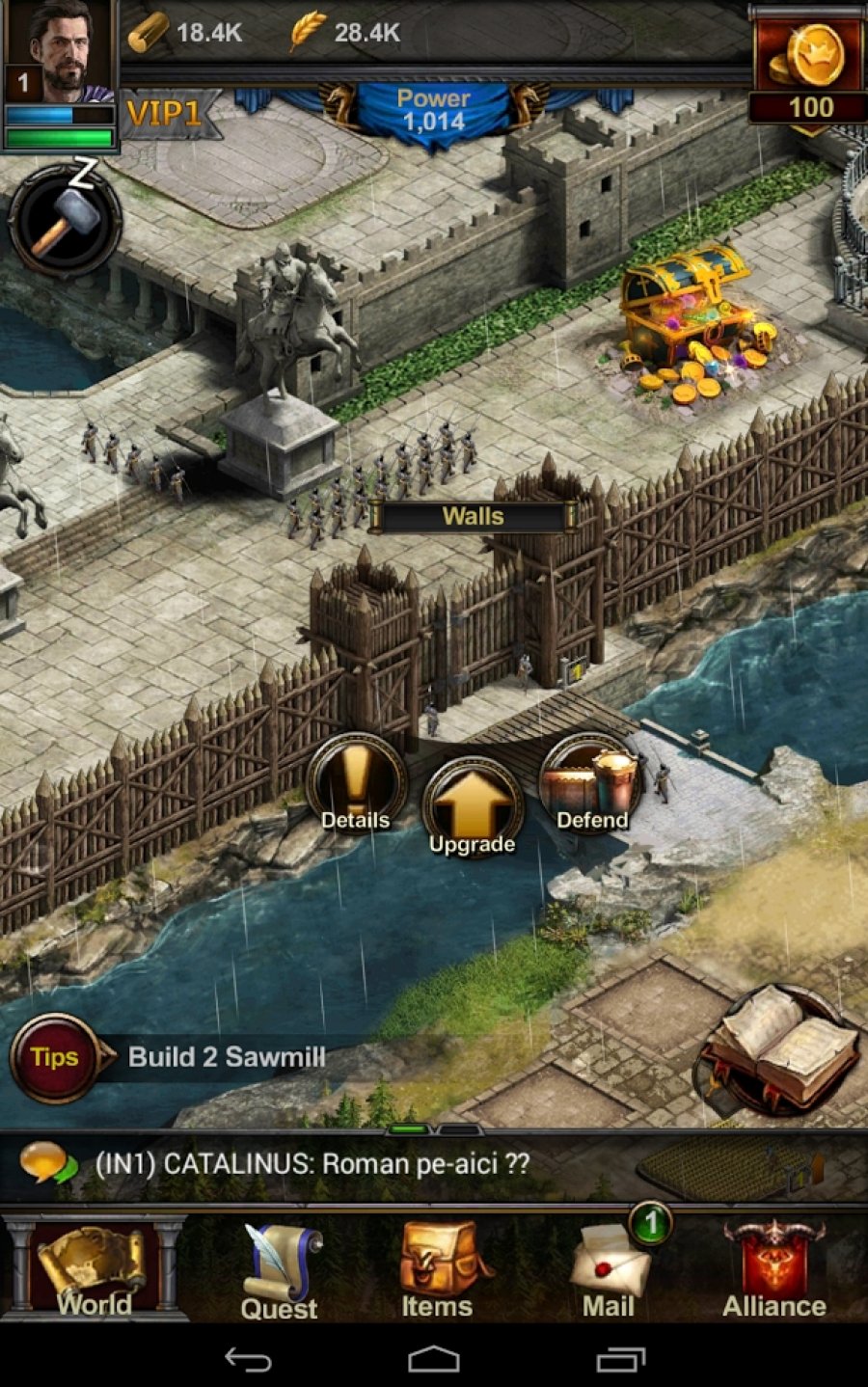
Task: Tap the wood resource counter
Action: tap(186, 33)
